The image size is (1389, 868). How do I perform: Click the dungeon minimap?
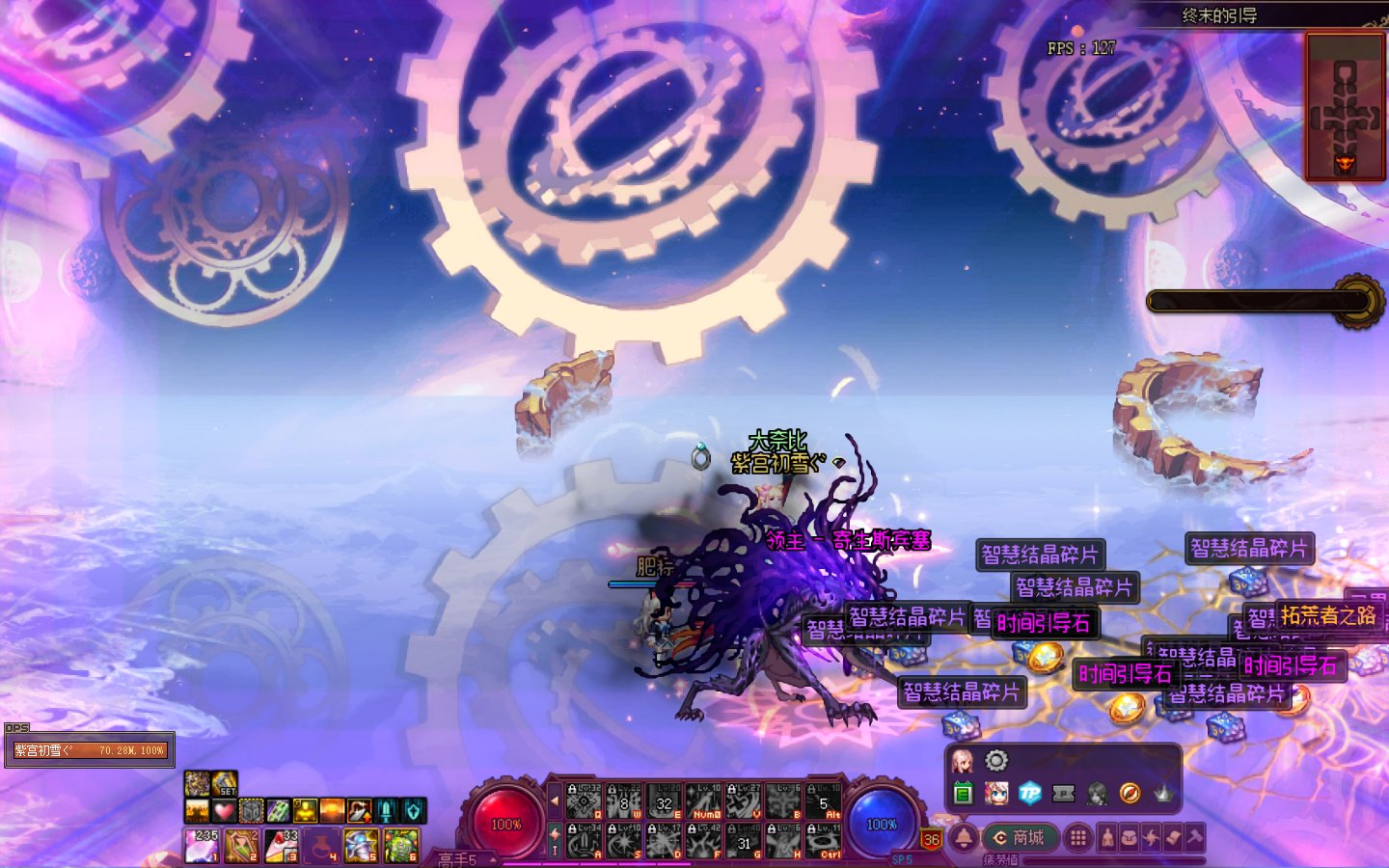tap(1345, 106)
